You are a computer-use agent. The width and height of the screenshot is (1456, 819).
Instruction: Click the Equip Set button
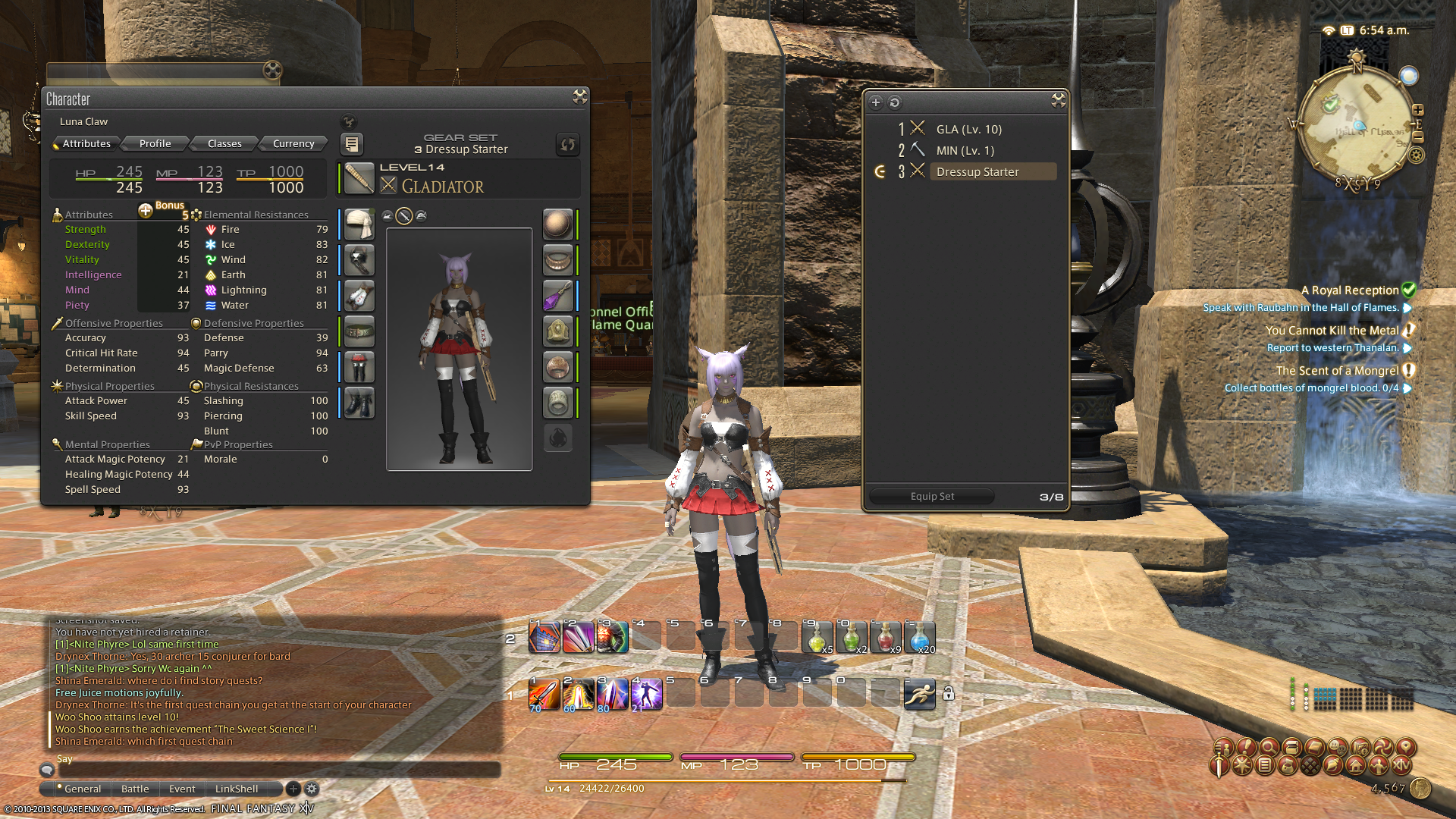[932, 497]
